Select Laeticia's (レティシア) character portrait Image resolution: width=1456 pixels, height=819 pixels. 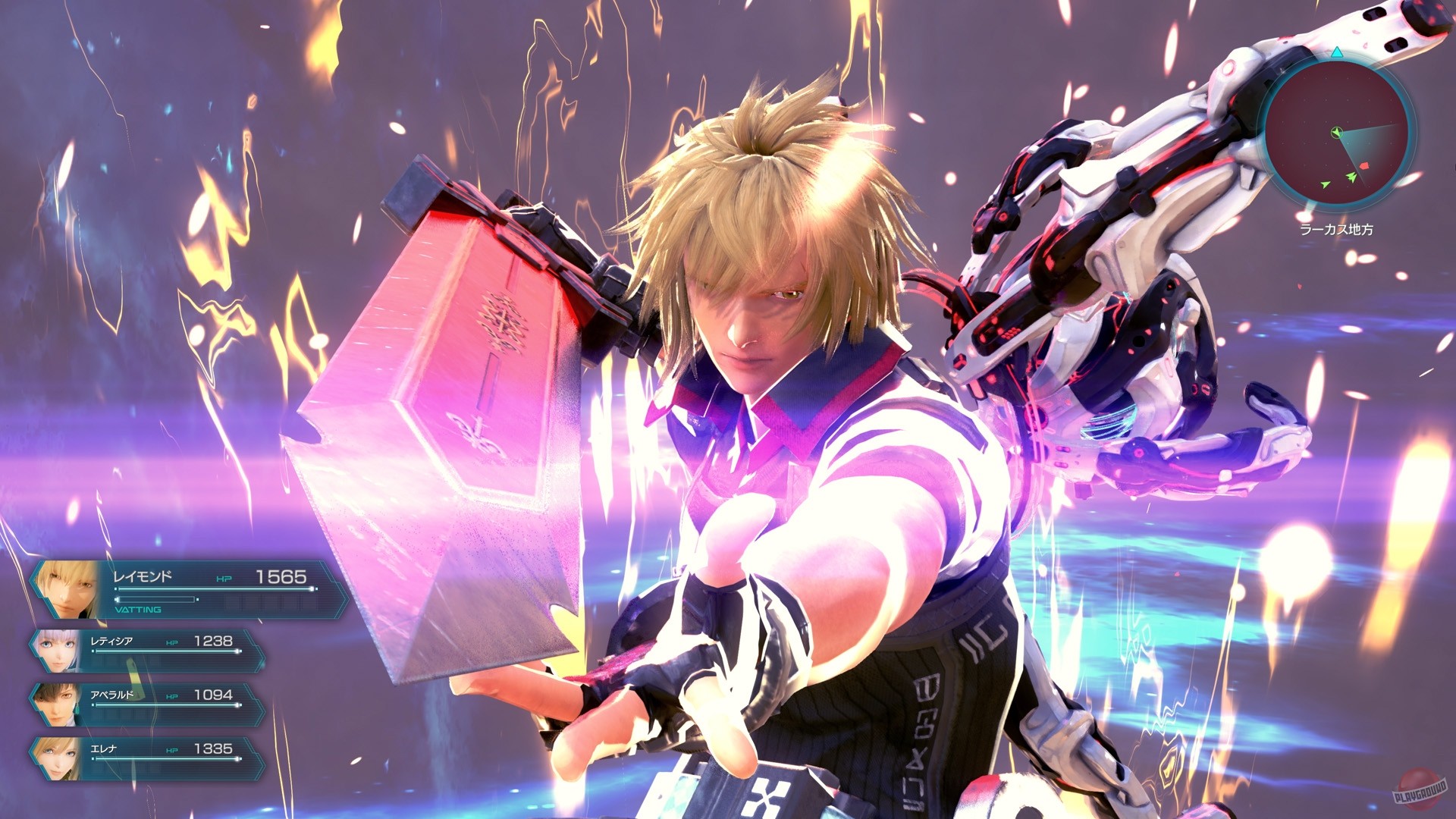click(58, 651)
